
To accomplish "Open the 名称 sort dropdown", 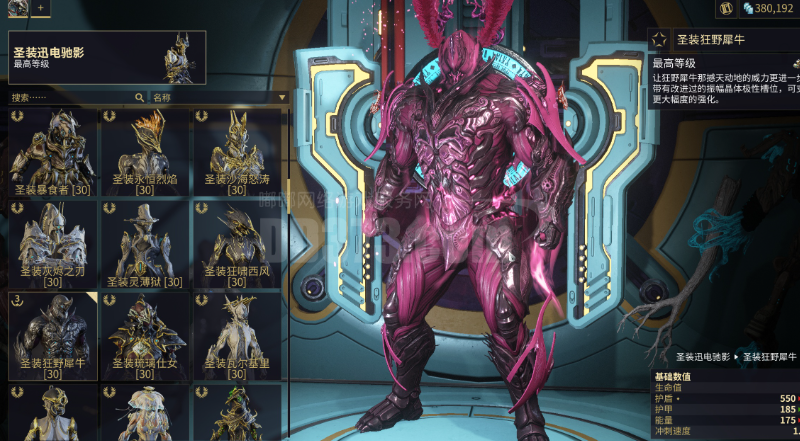I will coord(218,98).
